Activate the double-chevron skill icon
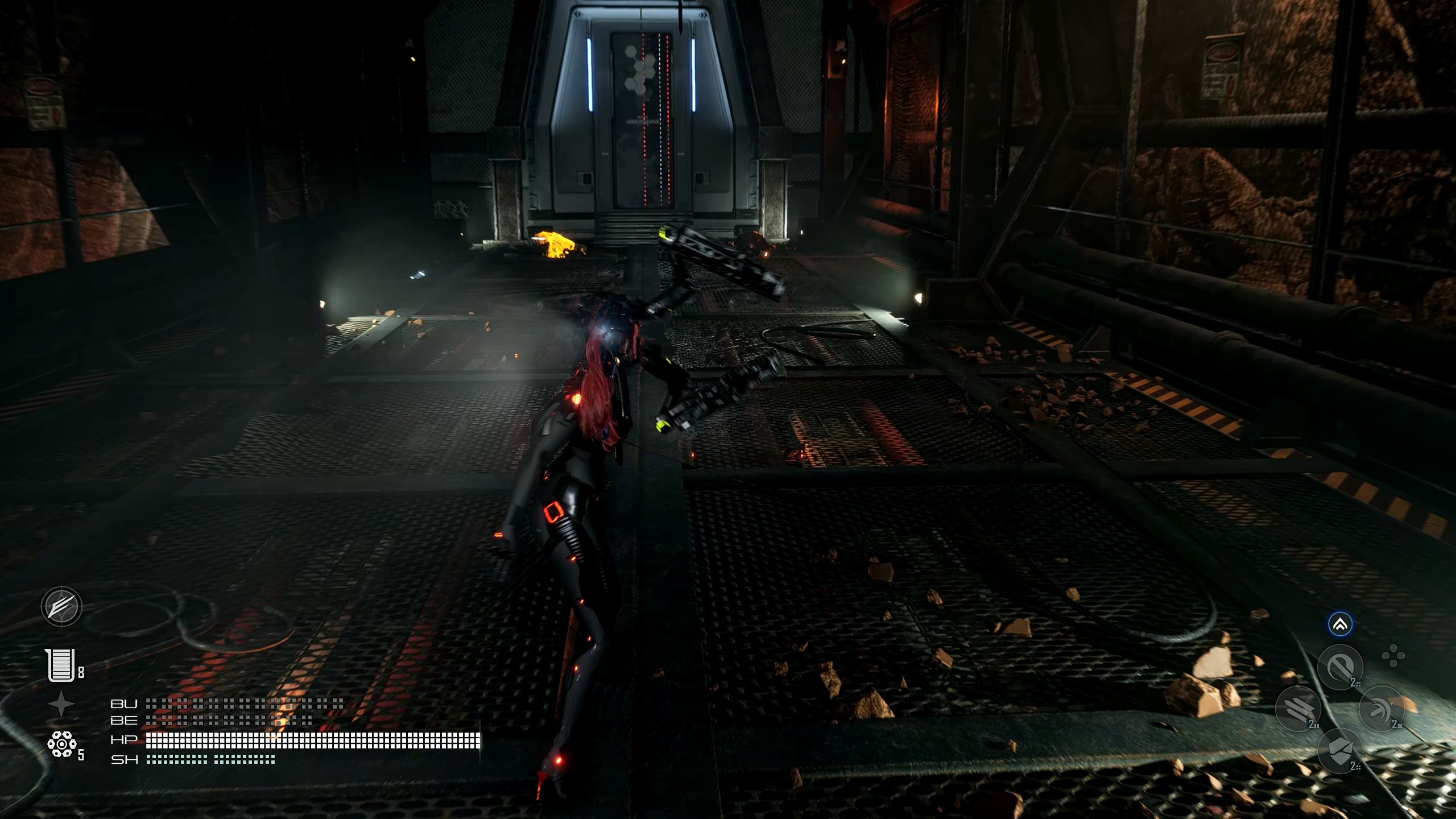 [1340, 624]
